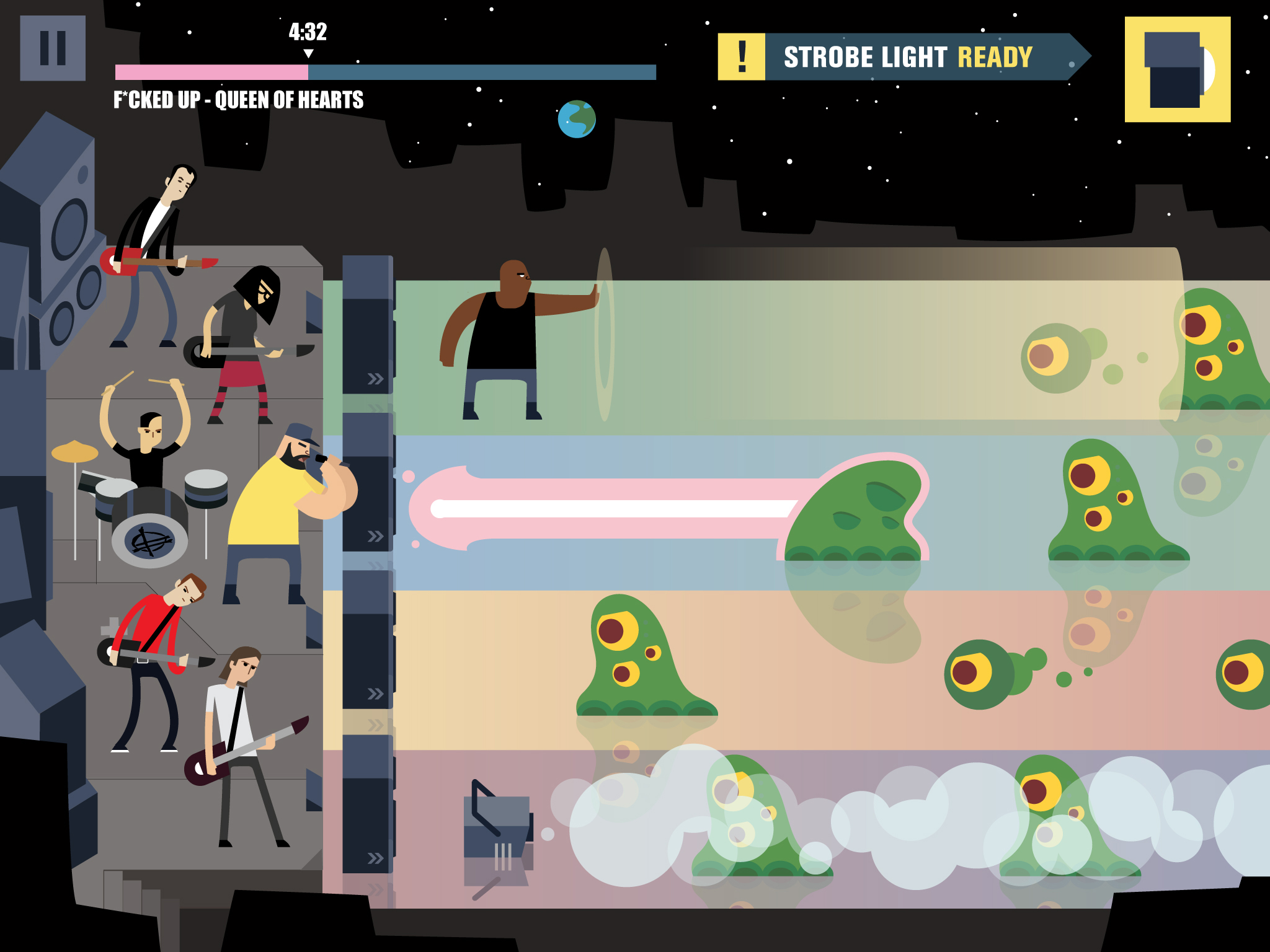Pause the game
The width and height of the screenshot is (1270, 952).
point(53,48)
